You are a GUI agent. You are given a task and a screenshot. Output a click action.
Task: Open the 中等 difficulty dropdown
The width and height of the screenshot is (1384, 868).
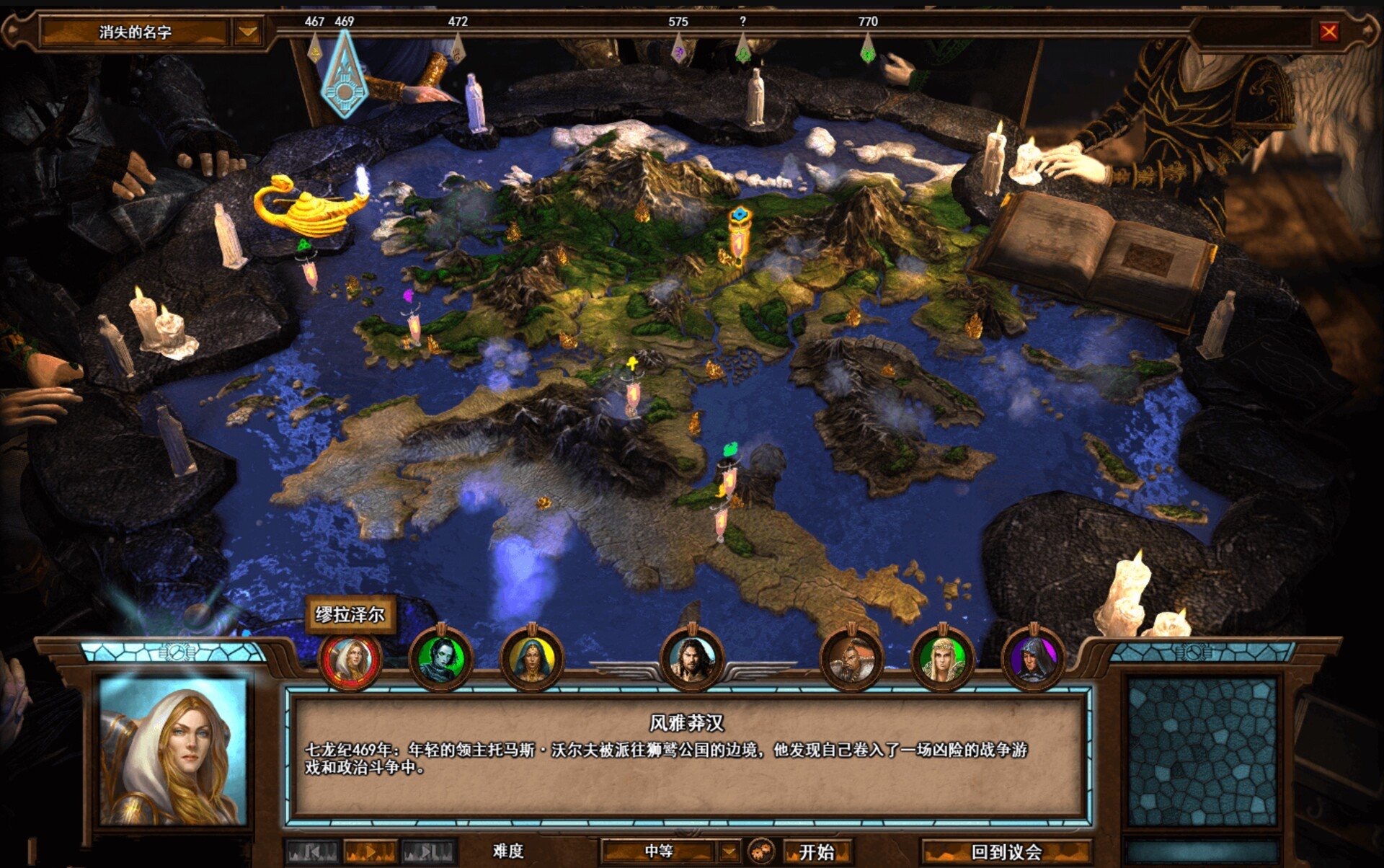point(729,852)
